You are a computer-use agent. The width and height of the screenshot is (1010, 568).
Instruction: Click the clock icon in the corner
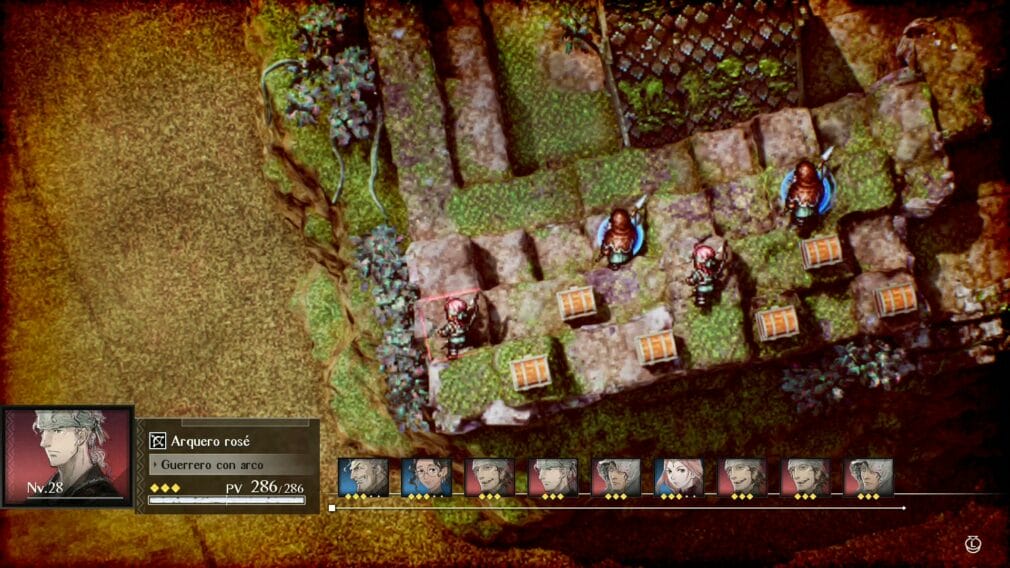point(973,544)
